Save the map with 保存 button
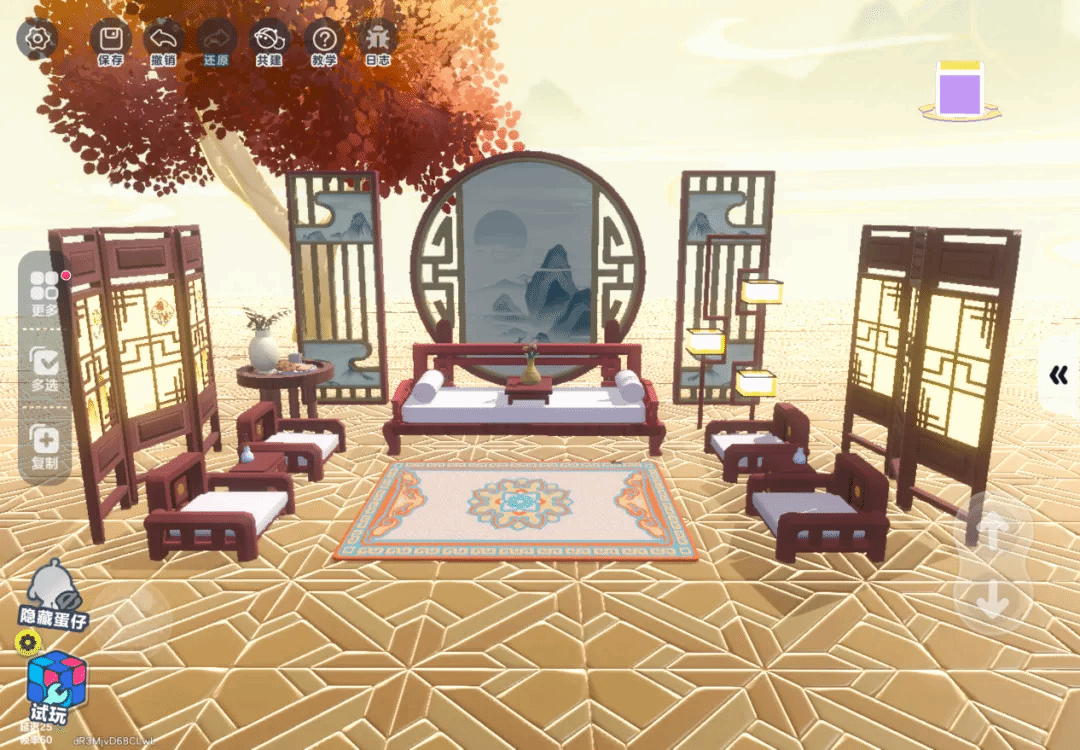1080x750 pixels. point(111,42)
